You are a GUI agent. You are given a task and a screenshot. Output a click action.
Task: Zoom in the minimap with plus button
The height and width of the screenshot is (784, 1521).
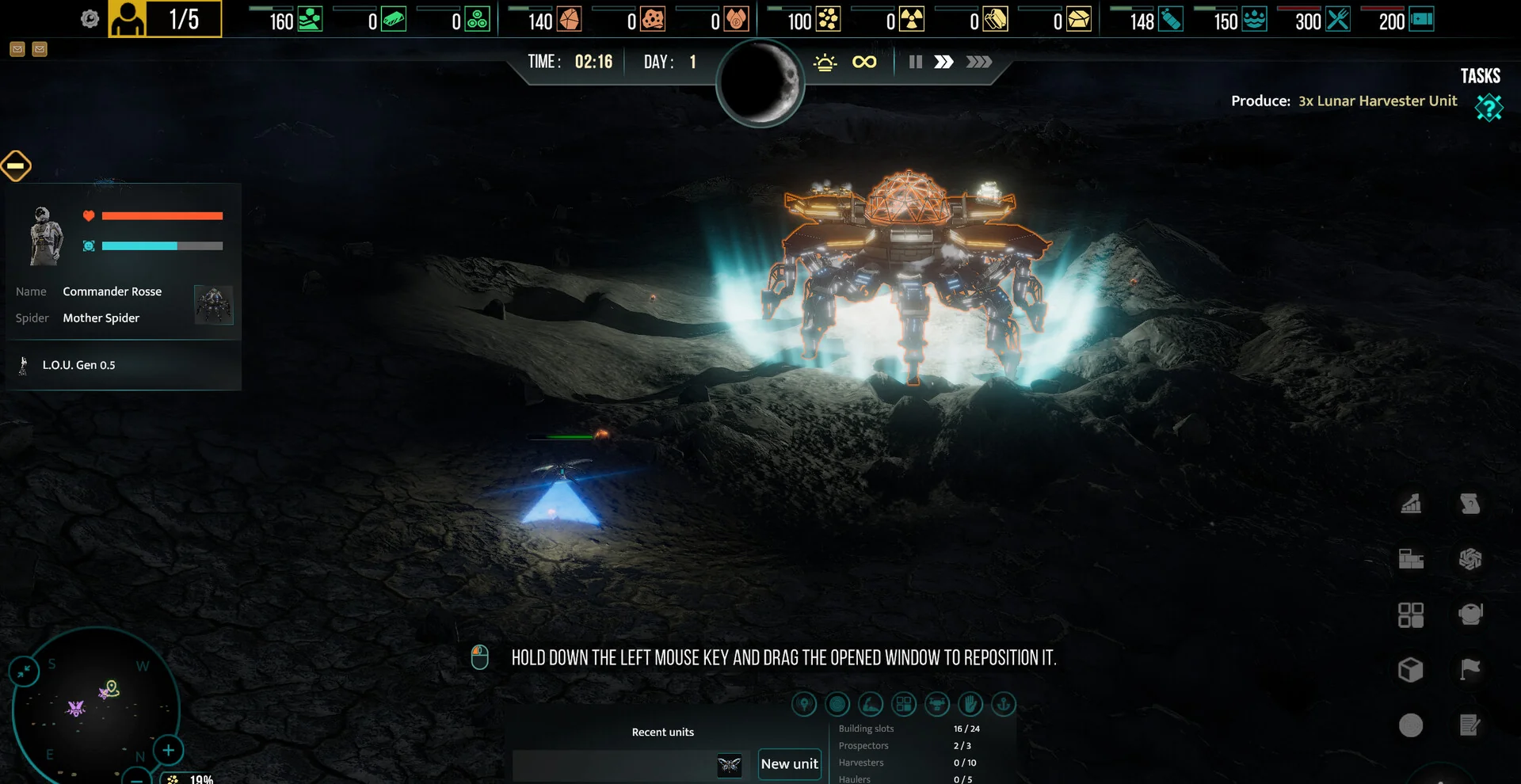(168, 750)
